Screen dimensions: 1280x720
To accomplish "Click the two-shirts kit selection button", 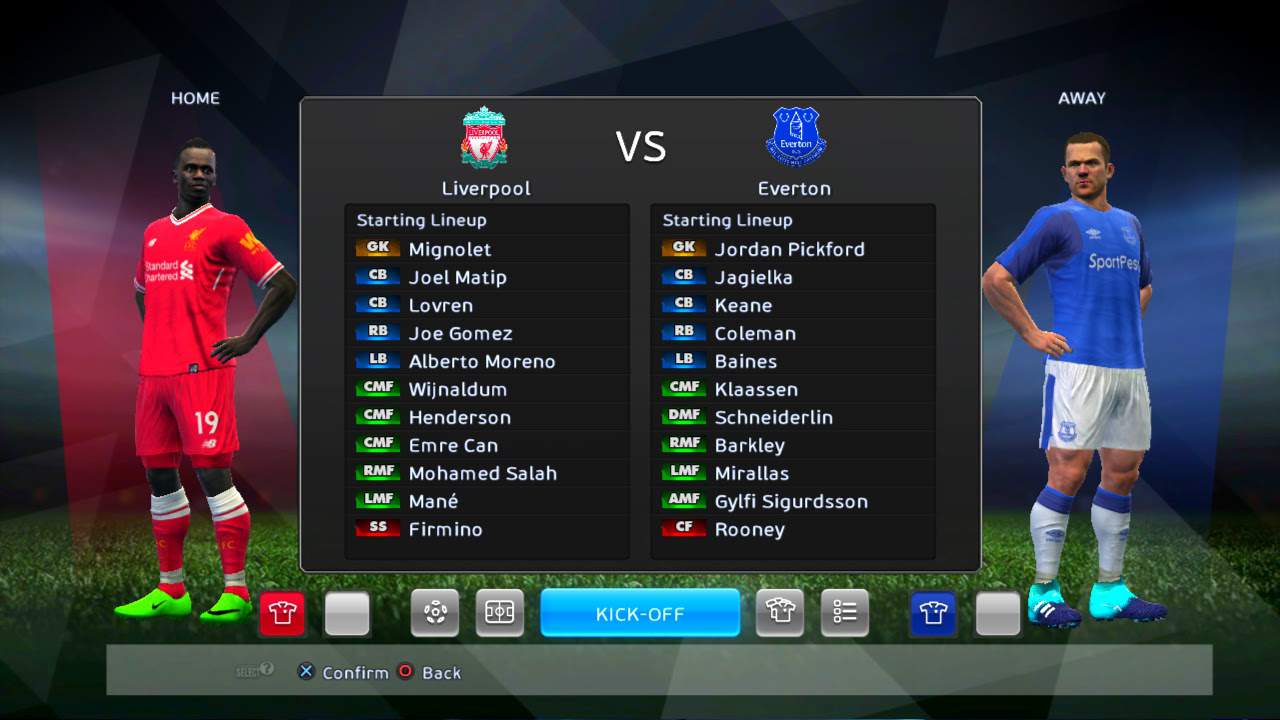I will pos(780,613).
